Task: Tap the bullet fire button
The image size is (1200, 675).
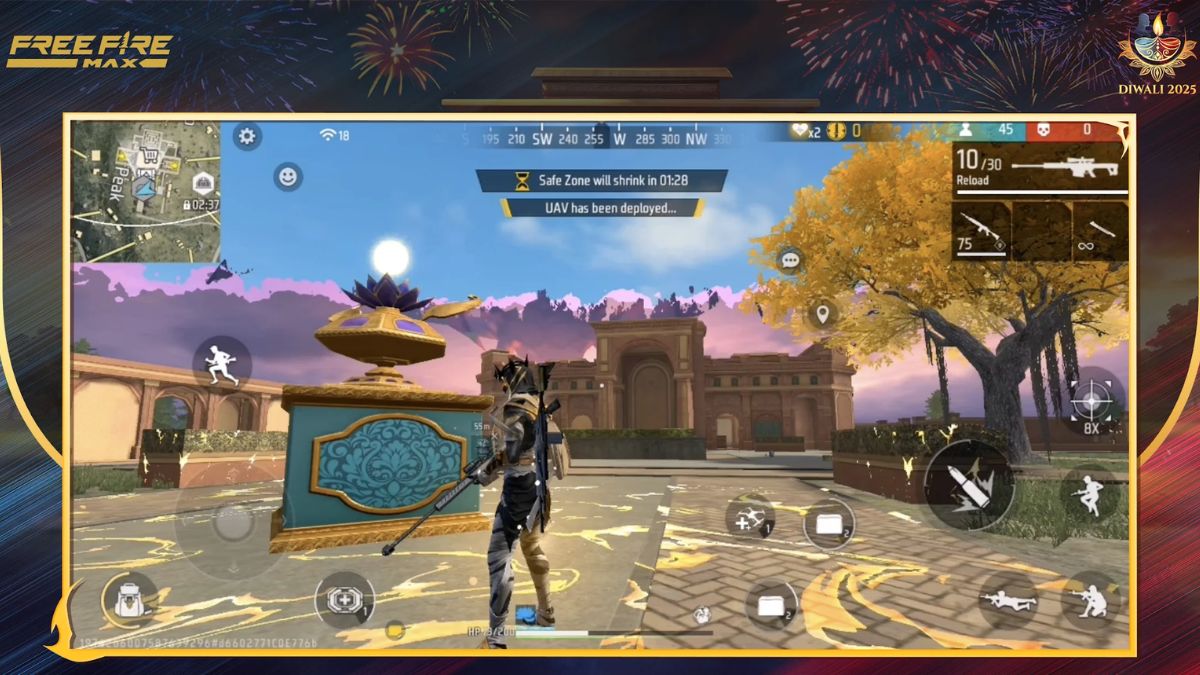Action: tap(968, 484)
